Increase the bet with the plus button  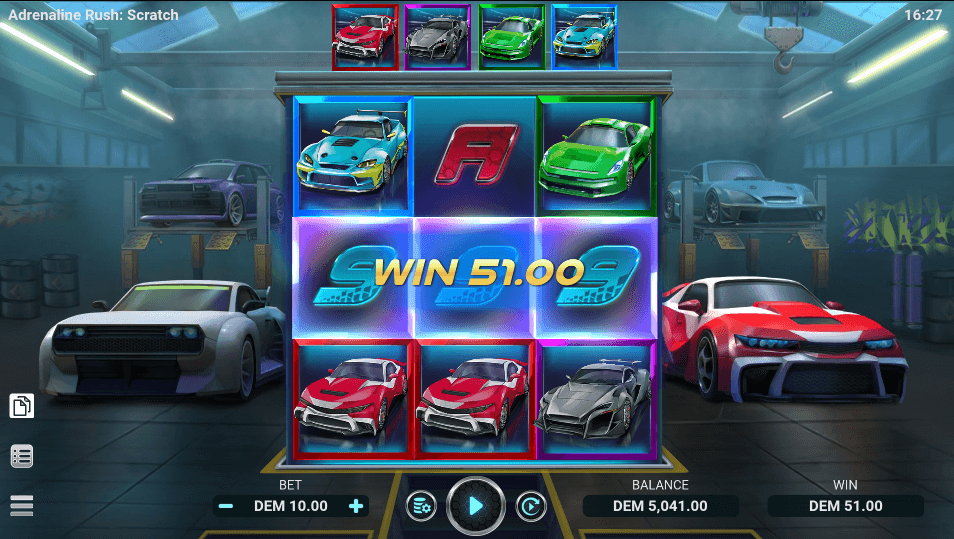pyautogui.click(x=356, y=506)
